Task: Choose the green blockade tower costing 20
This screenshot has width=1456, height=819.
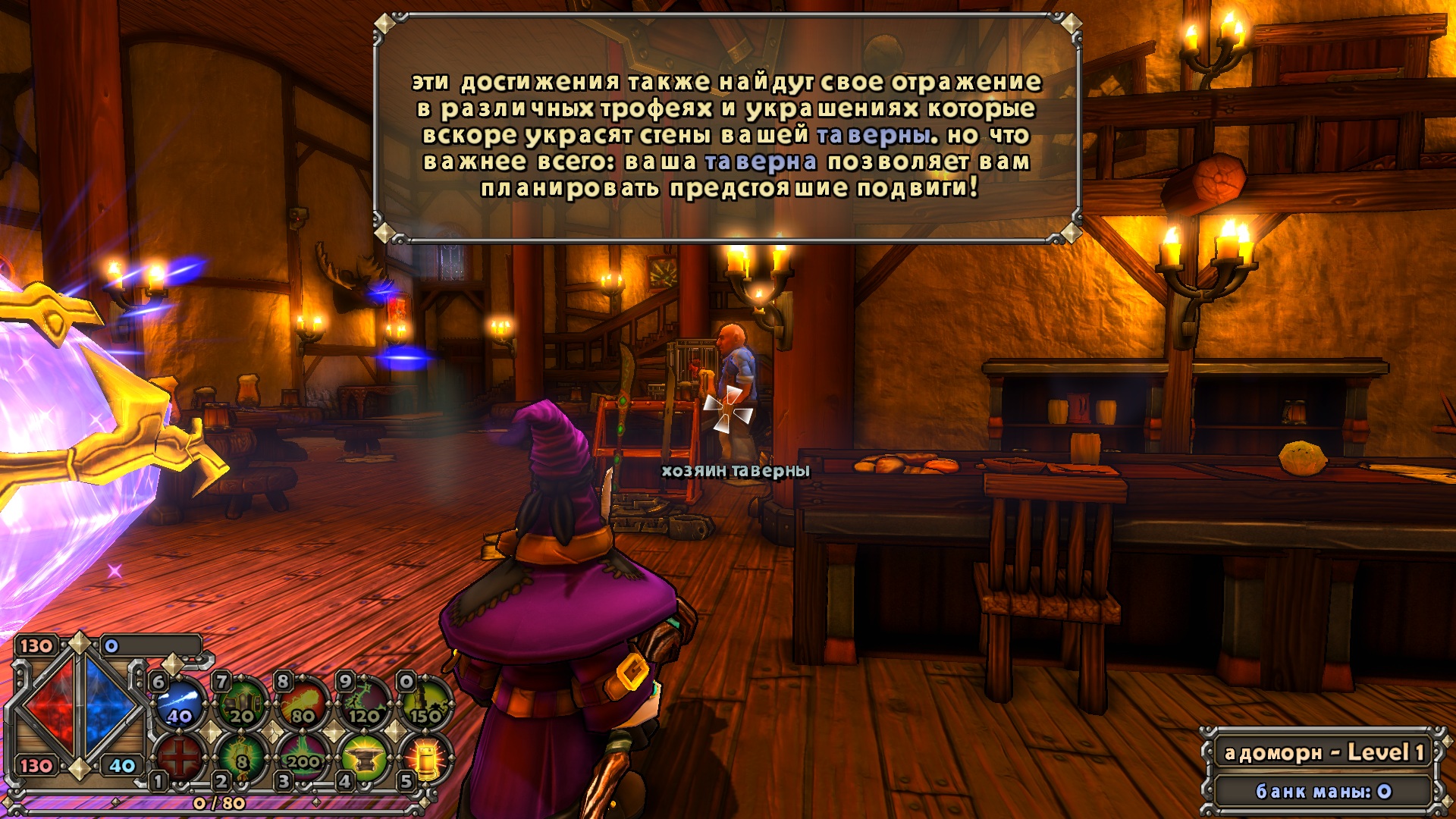Action: 242,703
